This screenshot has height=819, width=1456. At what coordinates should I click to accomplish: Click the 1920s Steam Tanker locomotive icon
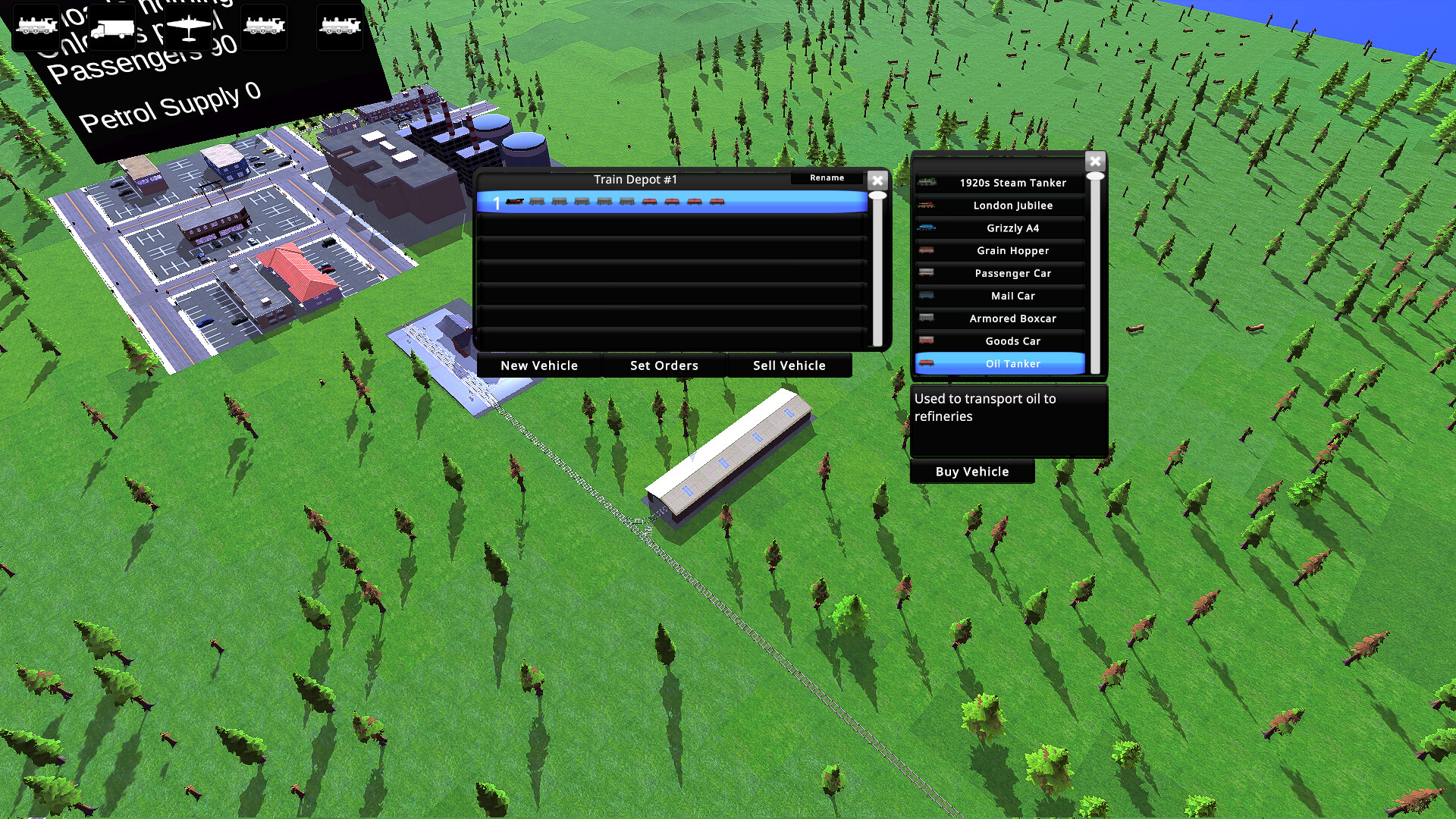(927, 182)
